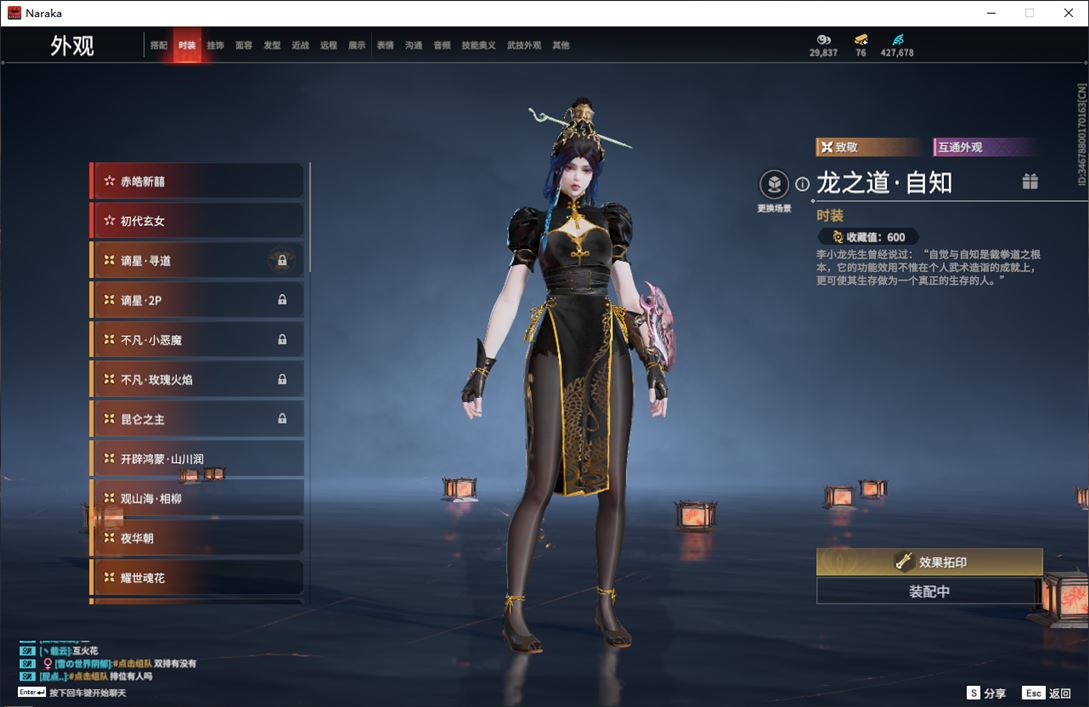Viewport: 1089px width, 707px height.
Task: Select the 初代玄女 outfit
Action: (197, 221)
